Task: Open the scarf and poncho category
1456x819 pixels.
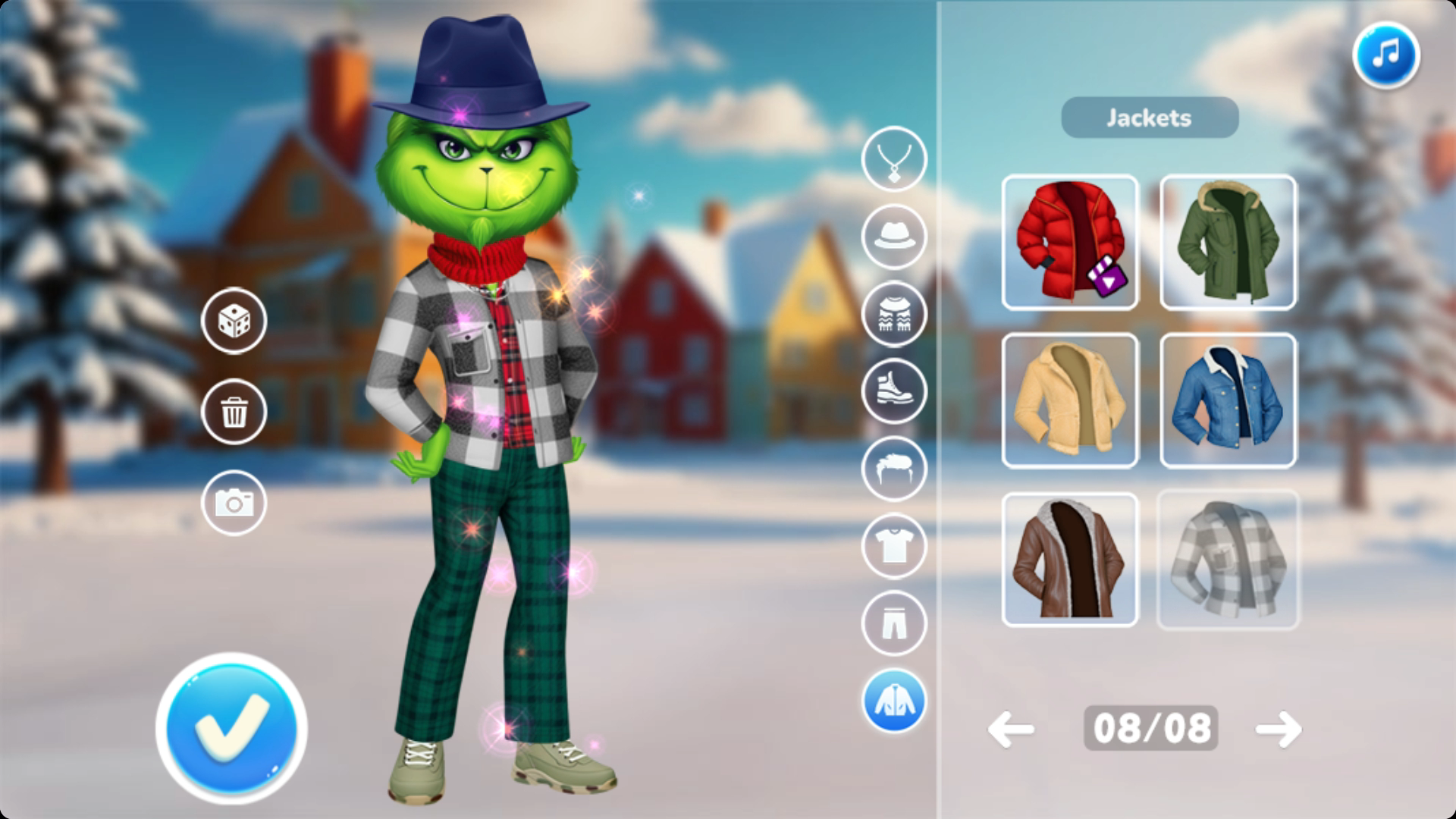Action: point(894,314)
